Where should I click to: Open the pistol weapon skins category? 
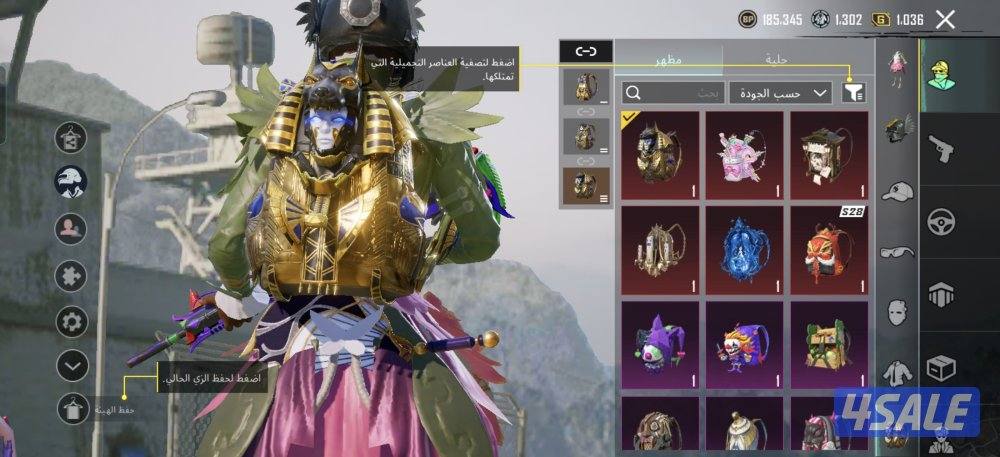click(x=941, y=150)
